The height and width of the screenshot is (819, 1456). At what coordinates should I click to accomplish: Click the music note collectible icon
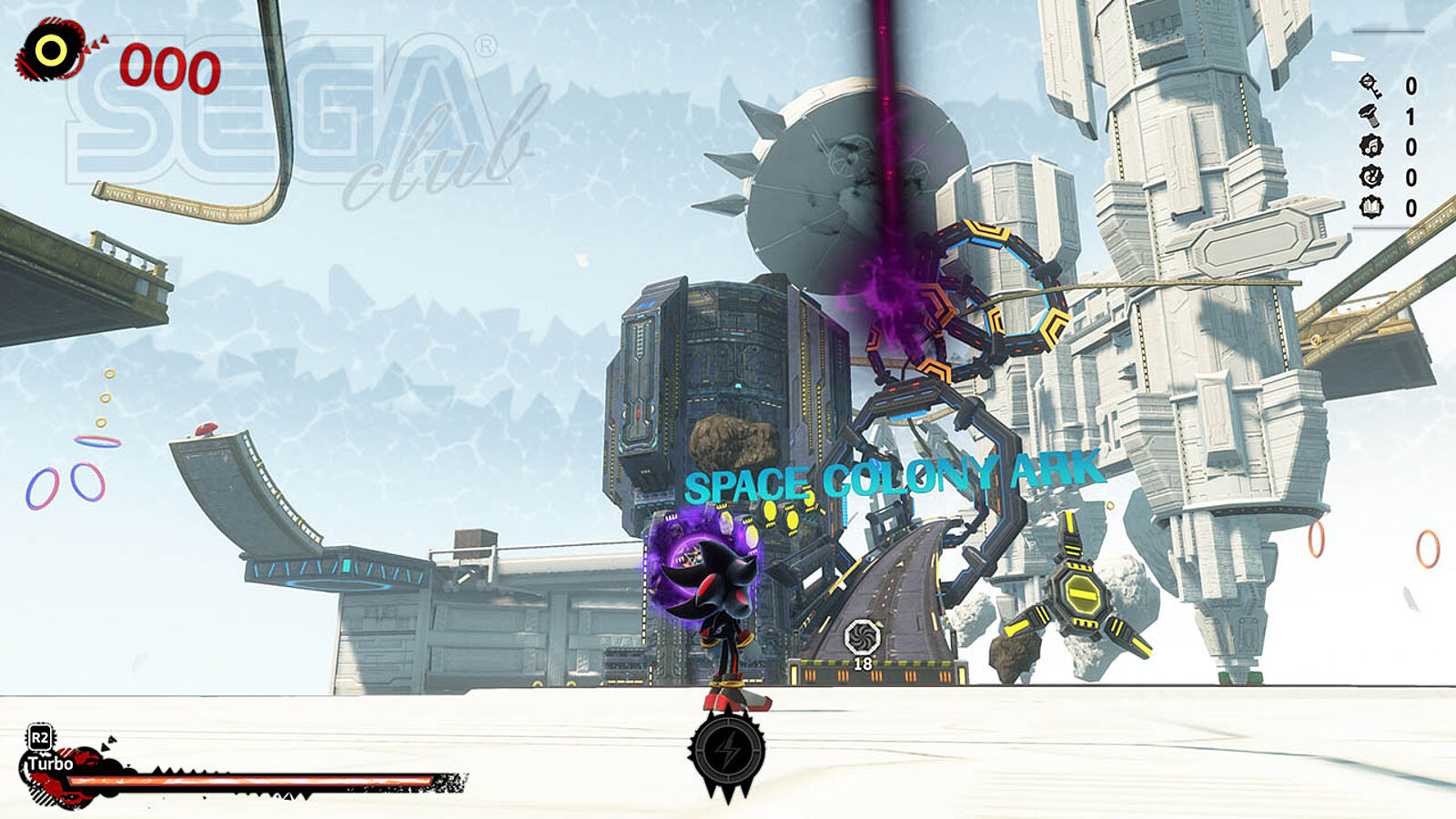1370,147
